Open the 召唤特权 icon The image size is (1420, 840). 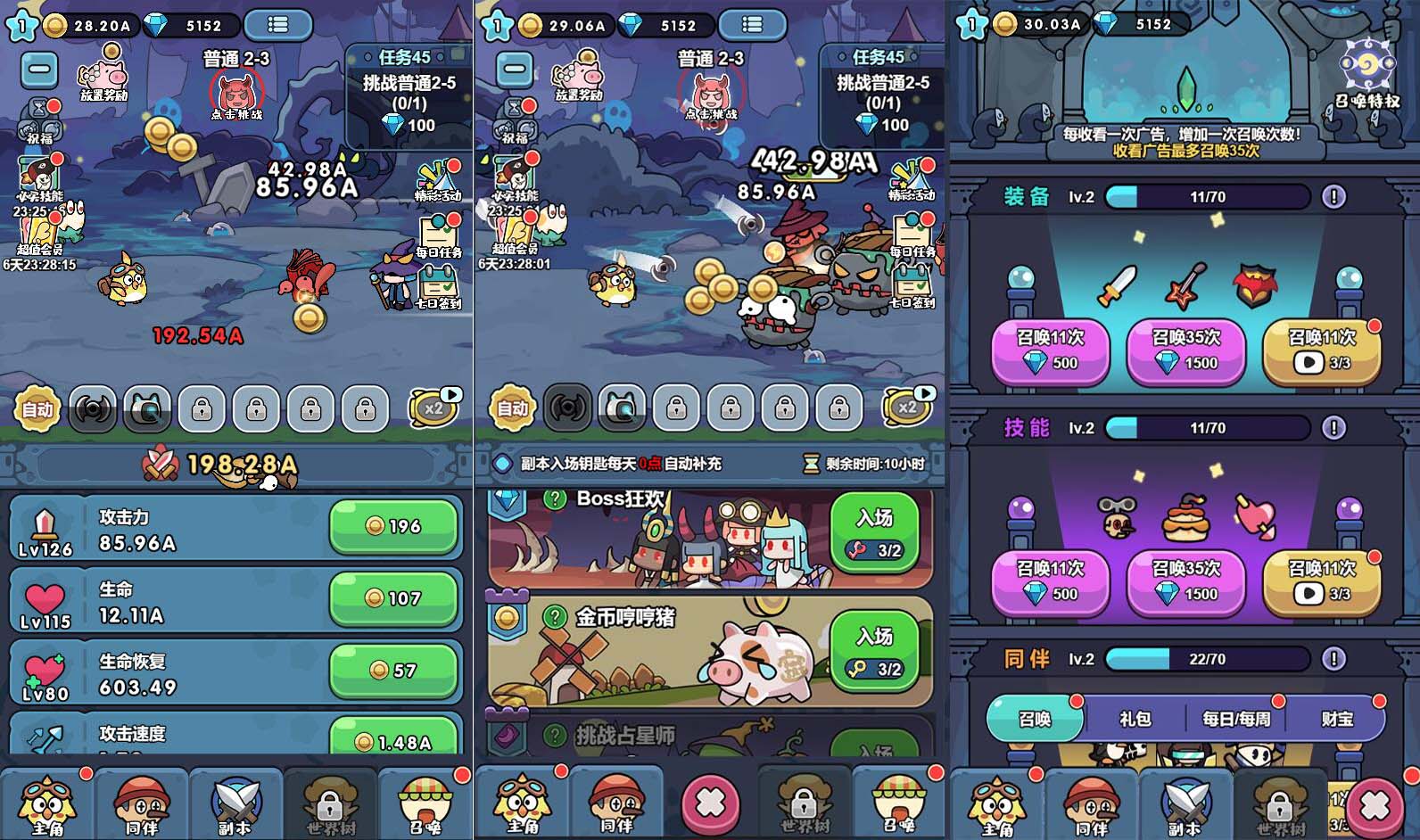[x=1367, y=73]
